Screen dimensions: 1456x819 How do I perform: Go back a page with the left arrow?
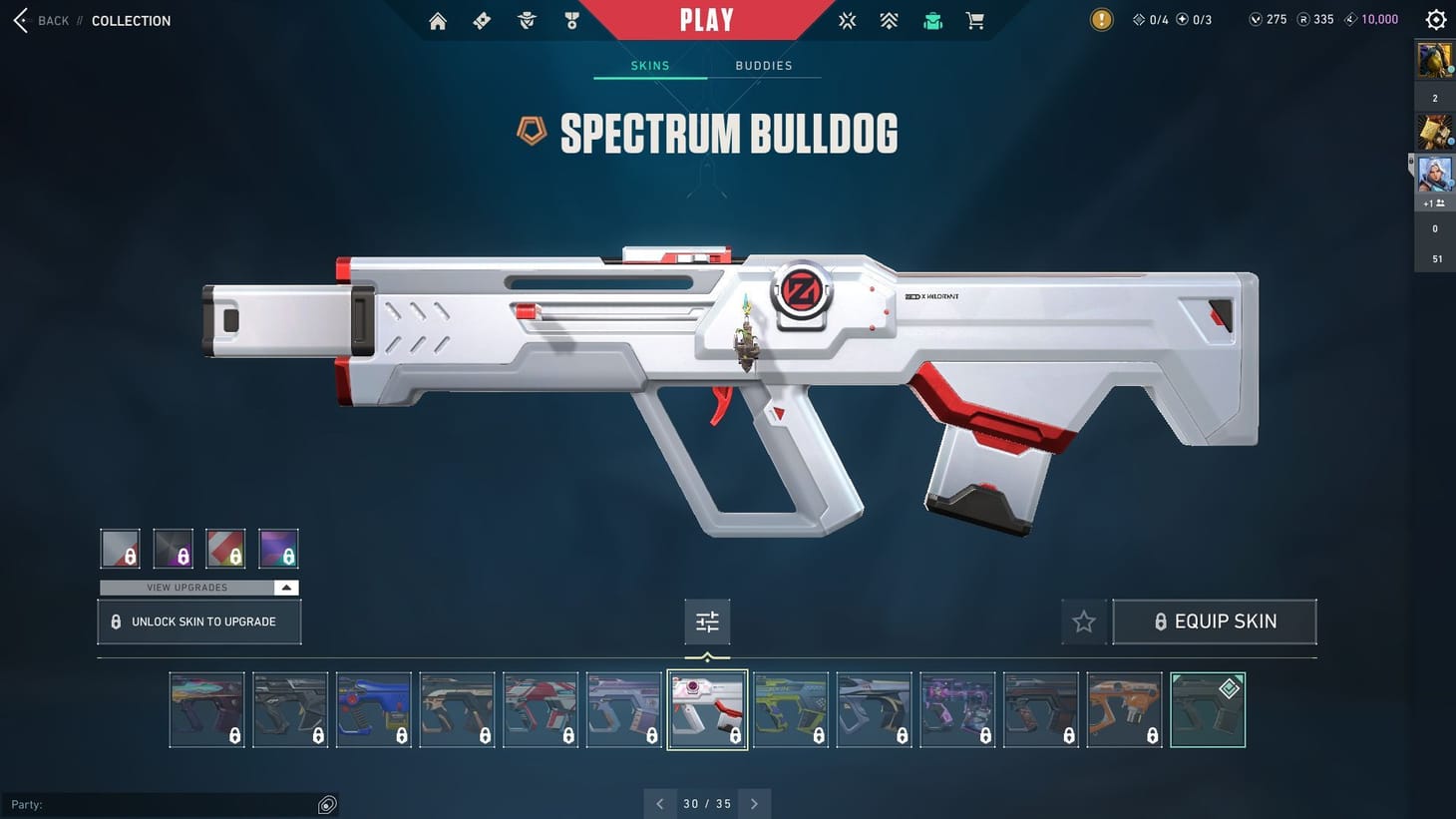(x=659, y=803)
